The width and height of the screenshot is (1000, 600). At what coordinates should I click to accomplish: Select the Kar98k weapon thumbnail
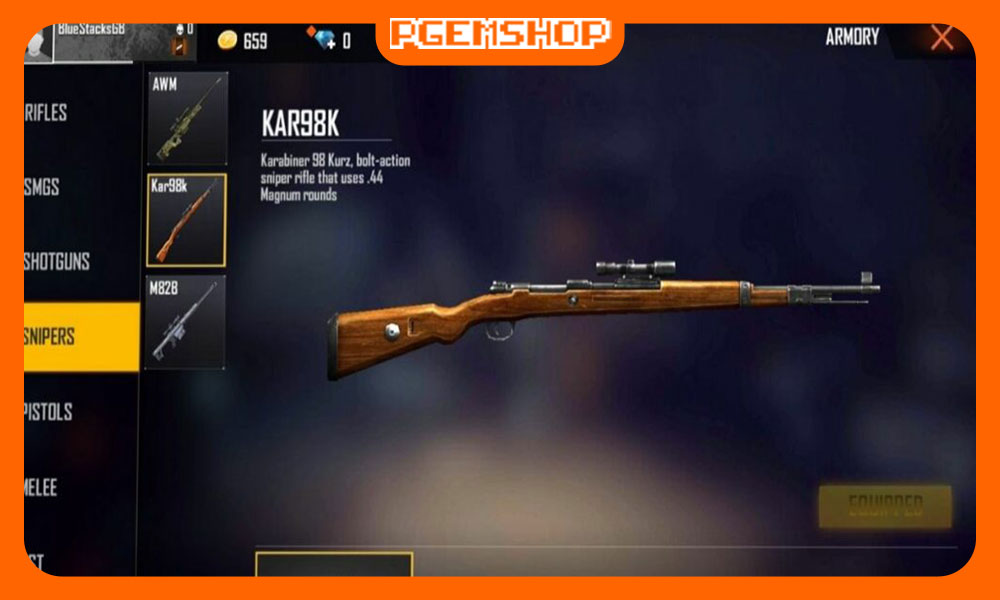click(187, 221)
